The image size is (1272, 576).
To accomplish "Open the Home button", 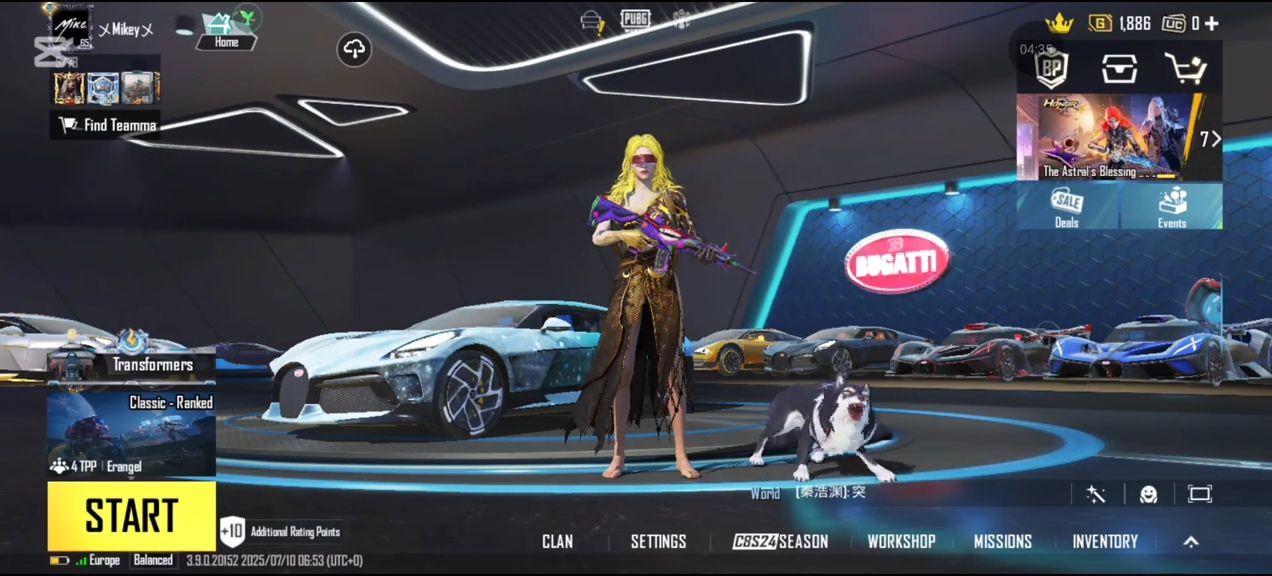I will click(x=226, y=31).
